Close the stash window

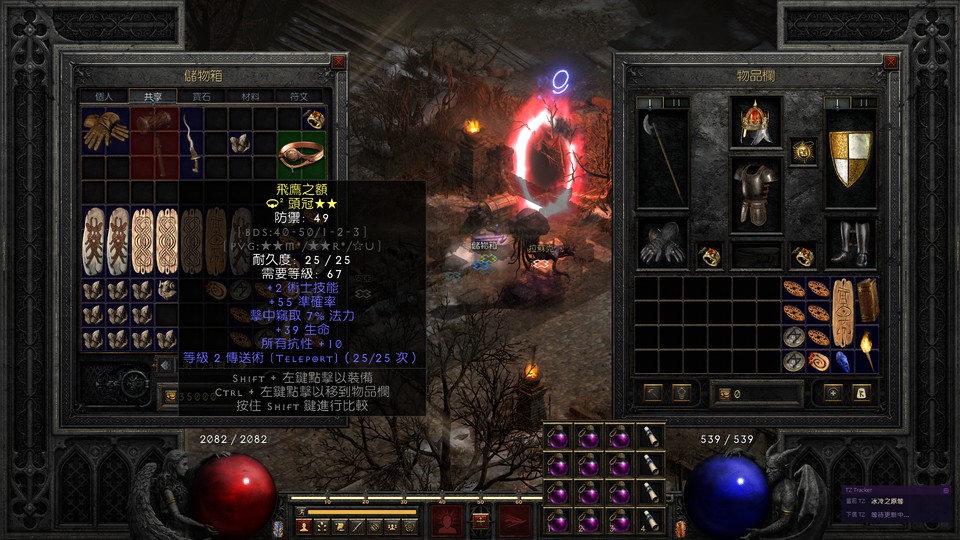339,62
